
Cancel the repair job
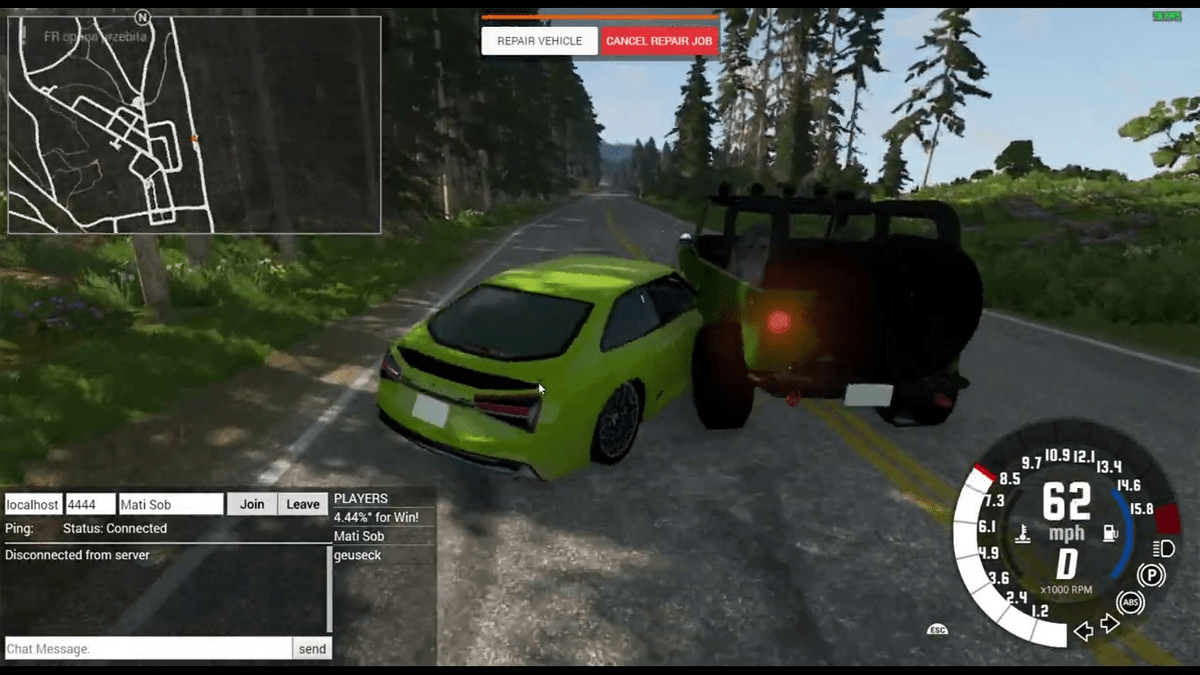click(x=659, y=41)
